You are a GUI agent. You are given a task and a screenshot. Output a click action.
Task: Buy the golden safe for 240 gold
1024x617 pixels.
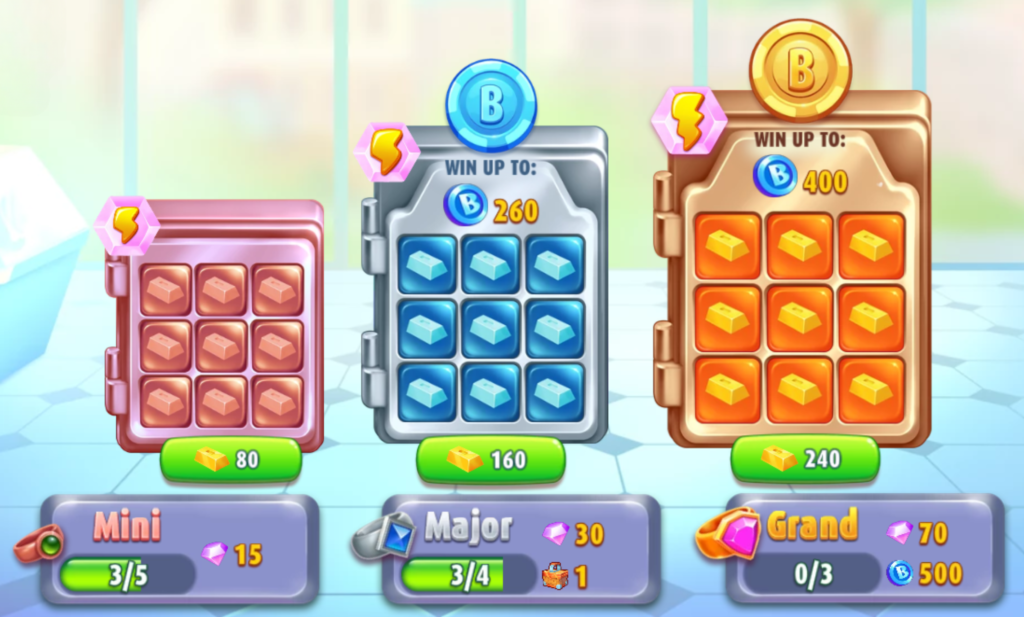click(805, 459)
